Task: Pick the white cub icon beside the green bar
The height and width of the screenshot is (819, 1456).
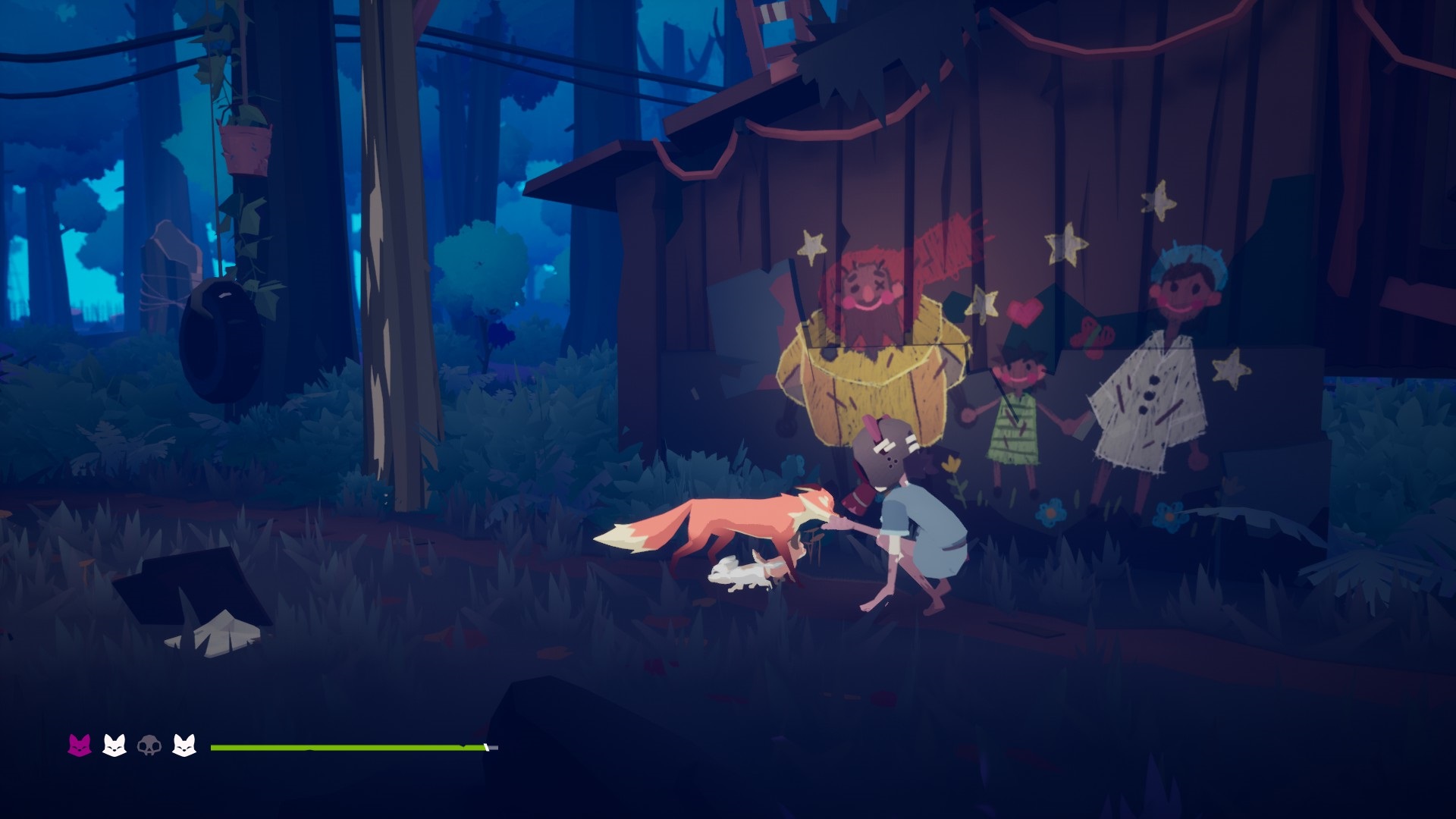Action: (x=184, y=745)
